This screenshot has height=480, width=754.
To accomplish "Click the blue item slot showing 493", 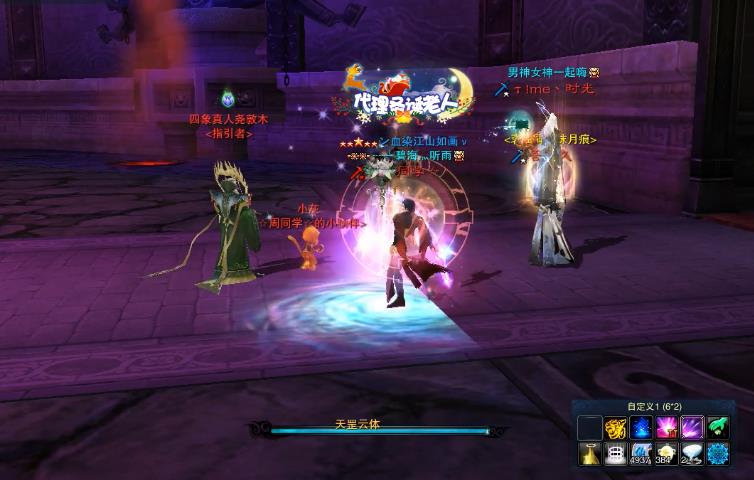I will (641, 454).
